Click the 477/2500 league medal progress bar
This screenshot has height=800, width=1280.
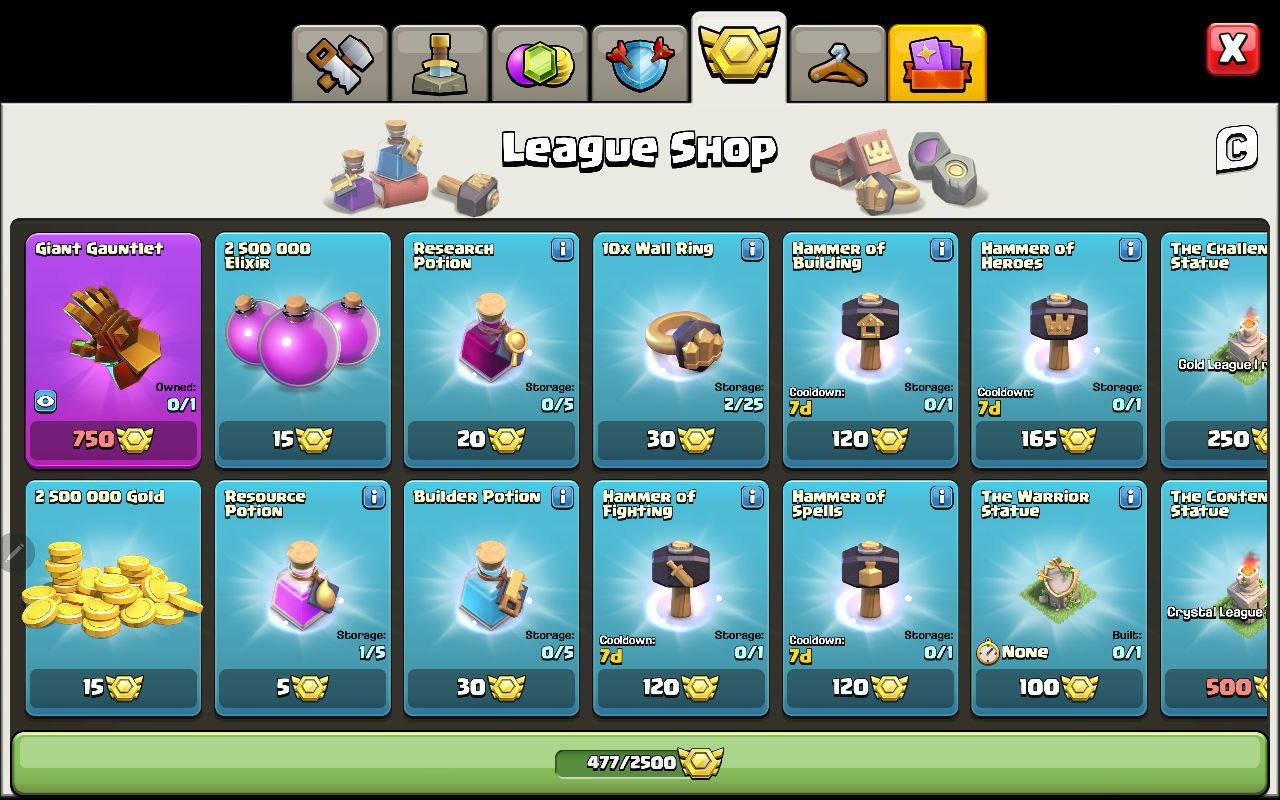tap(640, 761)
